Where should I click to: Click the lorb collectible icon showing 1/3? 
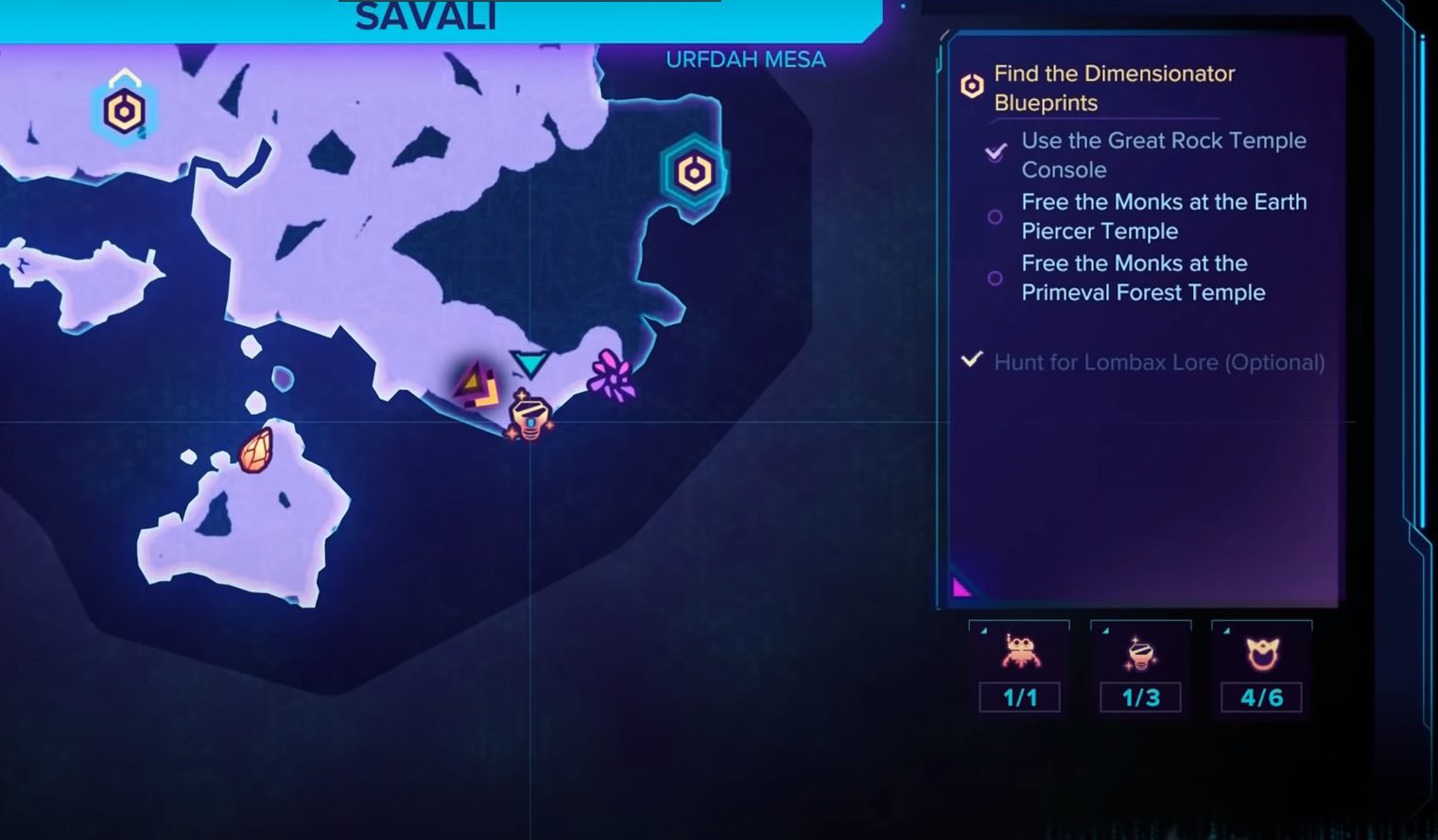(x=1141, y=654)
